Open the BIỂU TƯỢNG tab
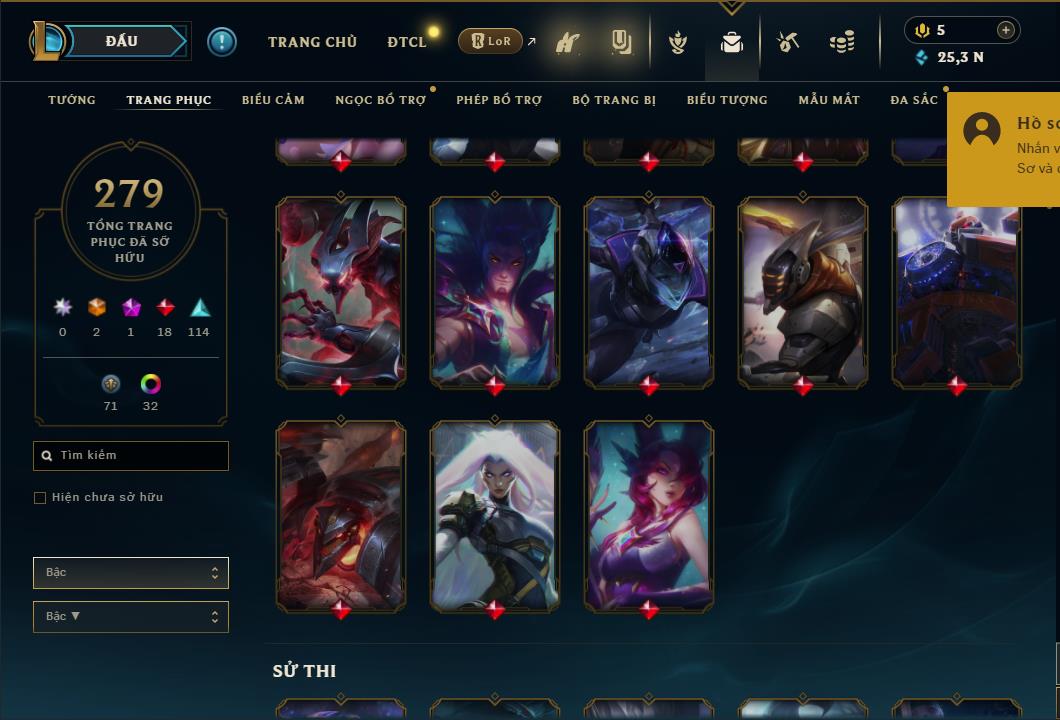The image size is (1060, 720). pyautogui.click(x=727, y=100)
